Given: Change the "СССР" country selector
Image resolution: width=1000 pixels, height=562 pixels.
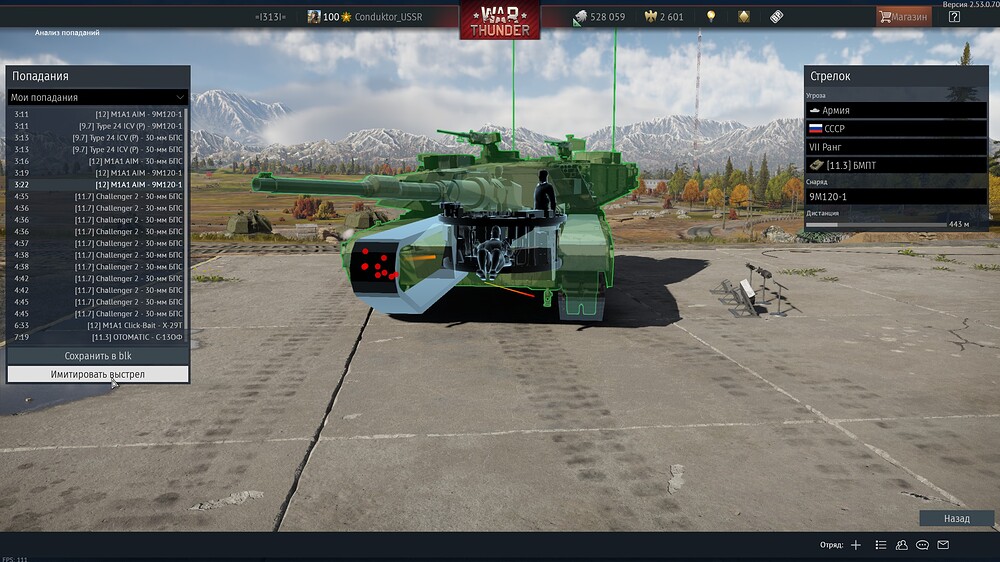Looking at the screenshot, I should [895, 129].
